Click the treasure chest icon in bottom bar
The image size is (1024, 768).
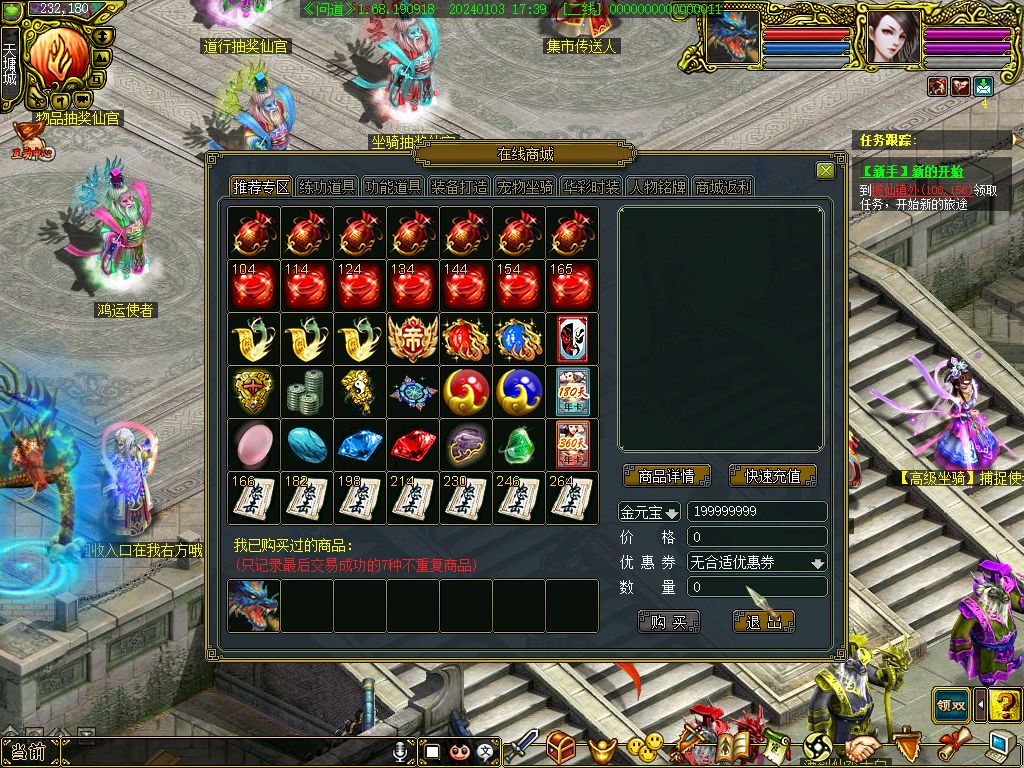point(560,747)
